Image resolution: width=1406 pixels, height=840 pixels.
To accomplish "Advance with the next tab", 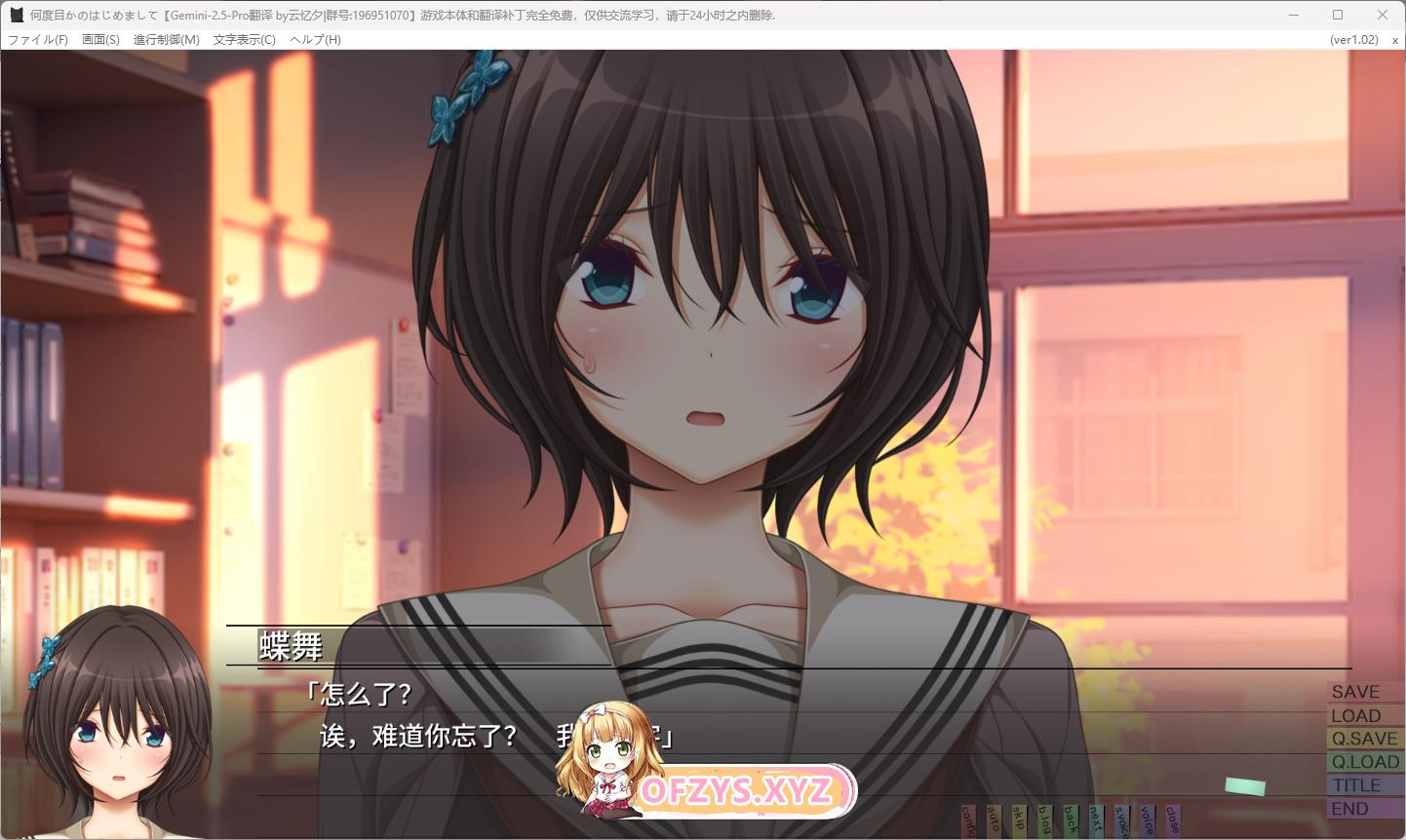I will point(1096,821).
